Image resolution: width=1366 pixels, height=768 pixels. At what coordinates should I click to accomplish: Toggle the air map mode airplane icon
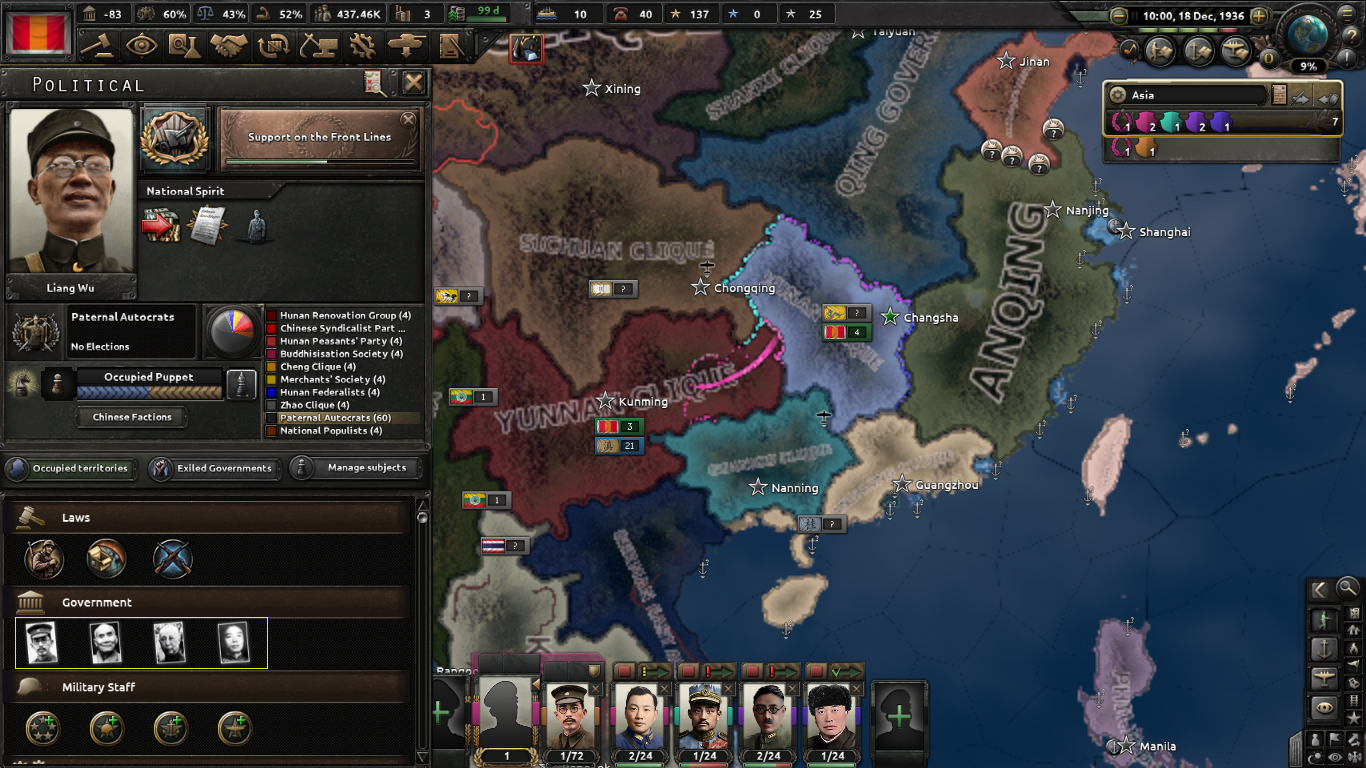click(1324, 678)
